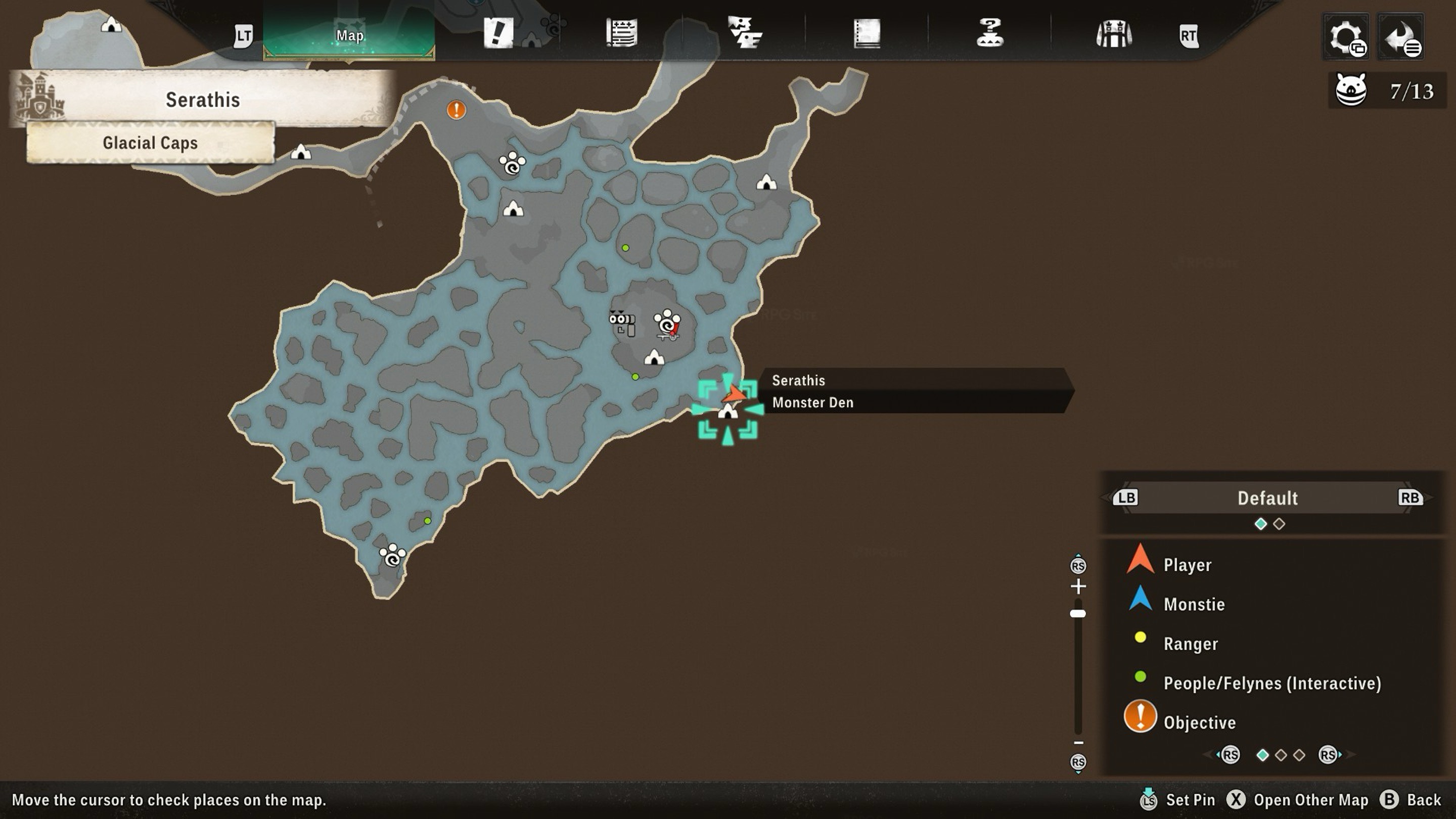Open the gear settings button
The height and width of the screenshot is (819, 1456).
coord(1346,37)
